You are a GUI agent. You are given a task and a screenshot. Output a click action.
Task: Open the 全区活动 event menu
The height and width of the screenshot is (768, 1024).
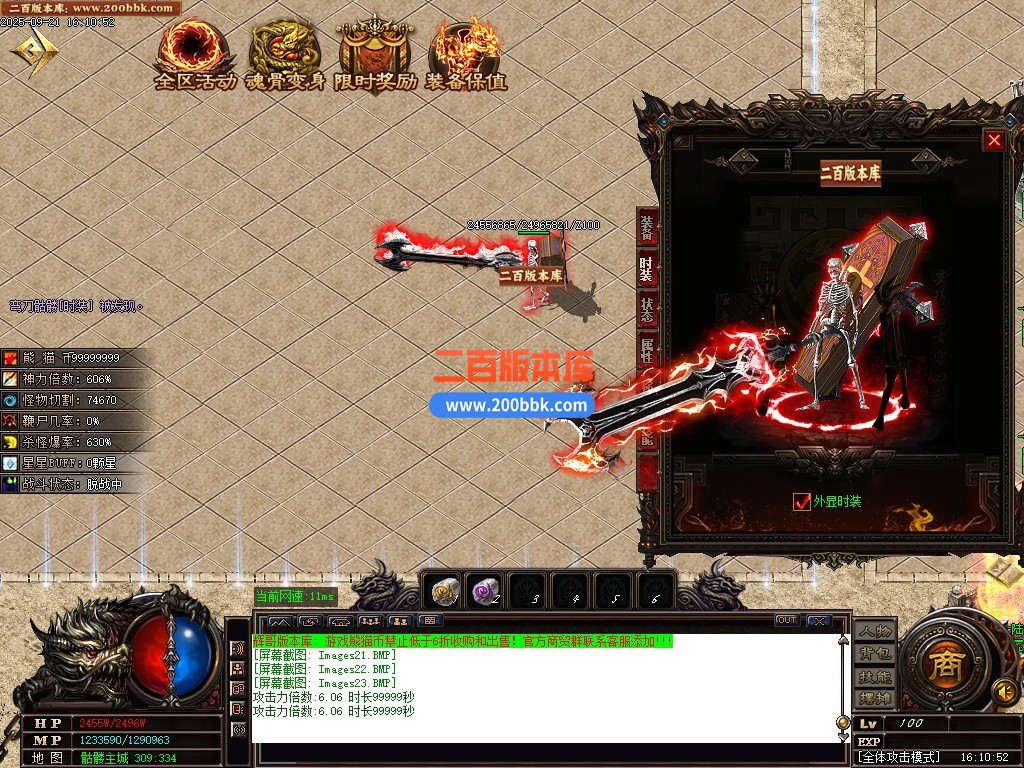click(x=195, y=56)
